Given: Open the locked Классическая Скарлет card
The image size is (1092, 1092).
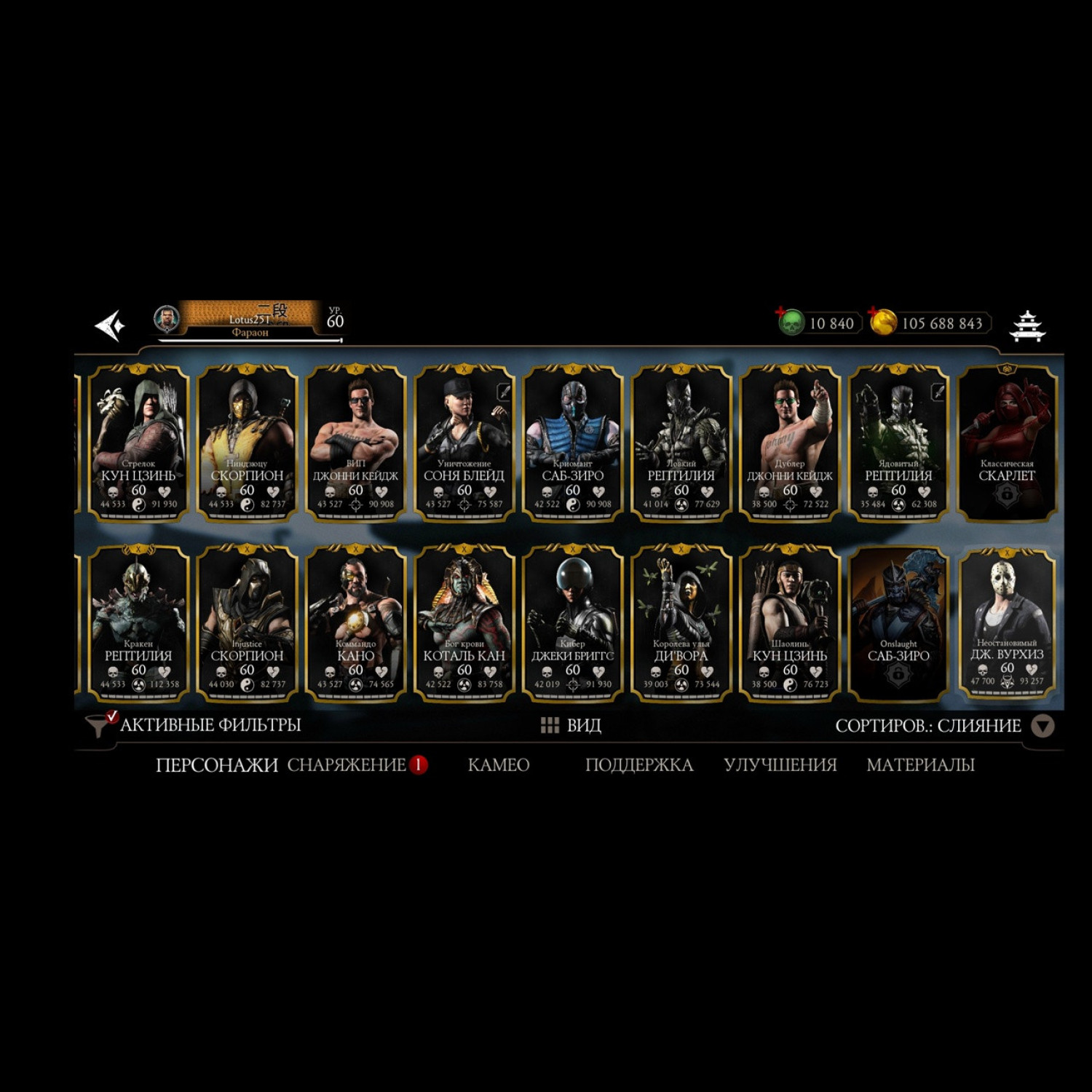Looking at the screenshot, I should [x=1006, y=443].
